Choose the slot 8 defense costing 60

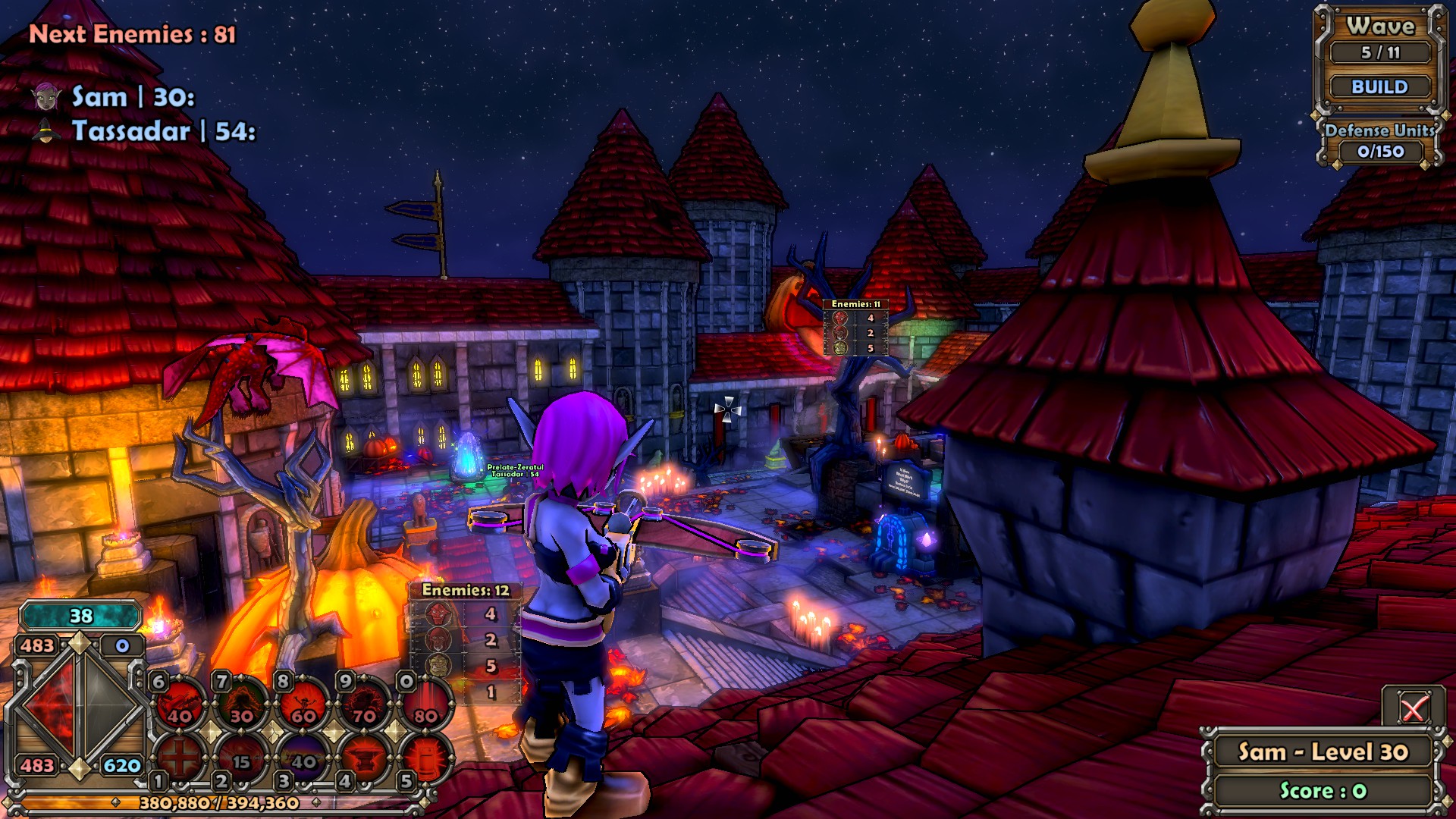click(303, 704)
